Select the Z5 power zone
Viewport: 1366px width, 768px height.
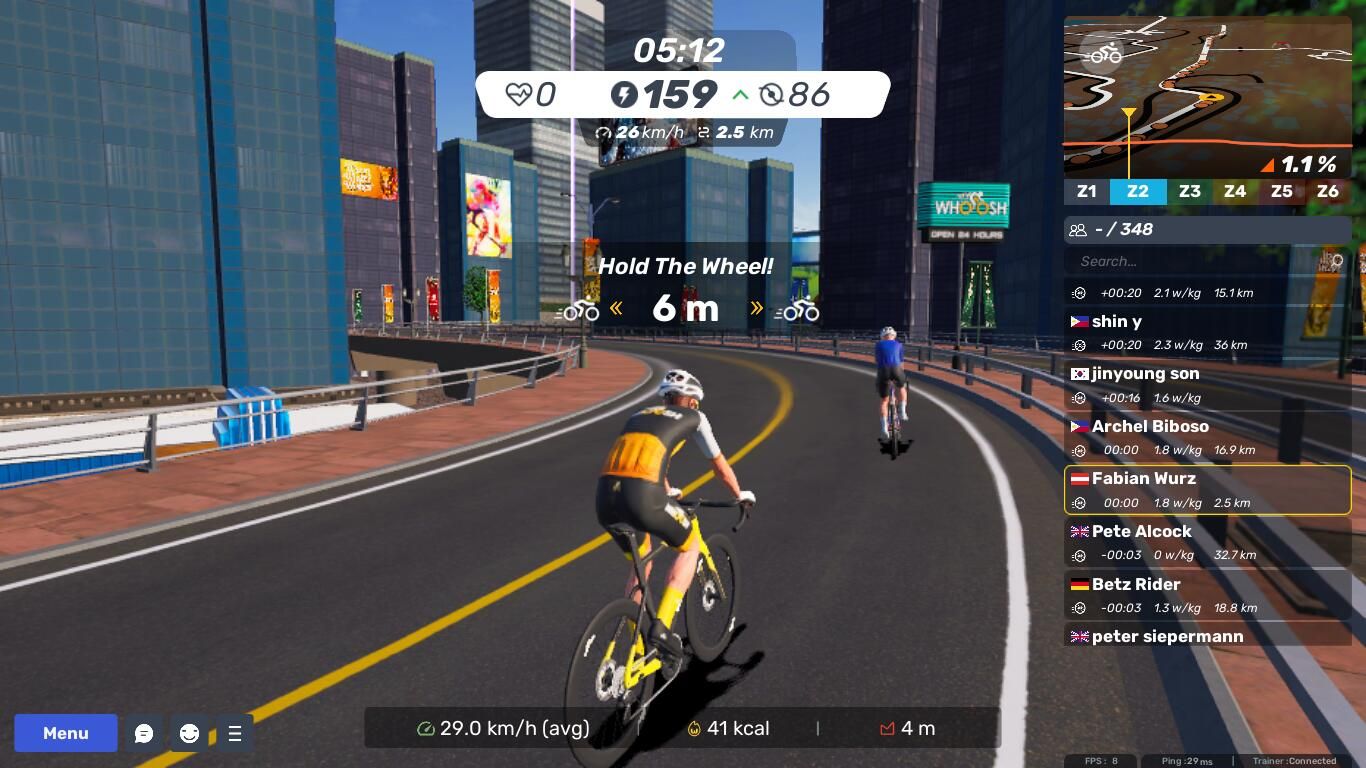tap(1281, 191)
